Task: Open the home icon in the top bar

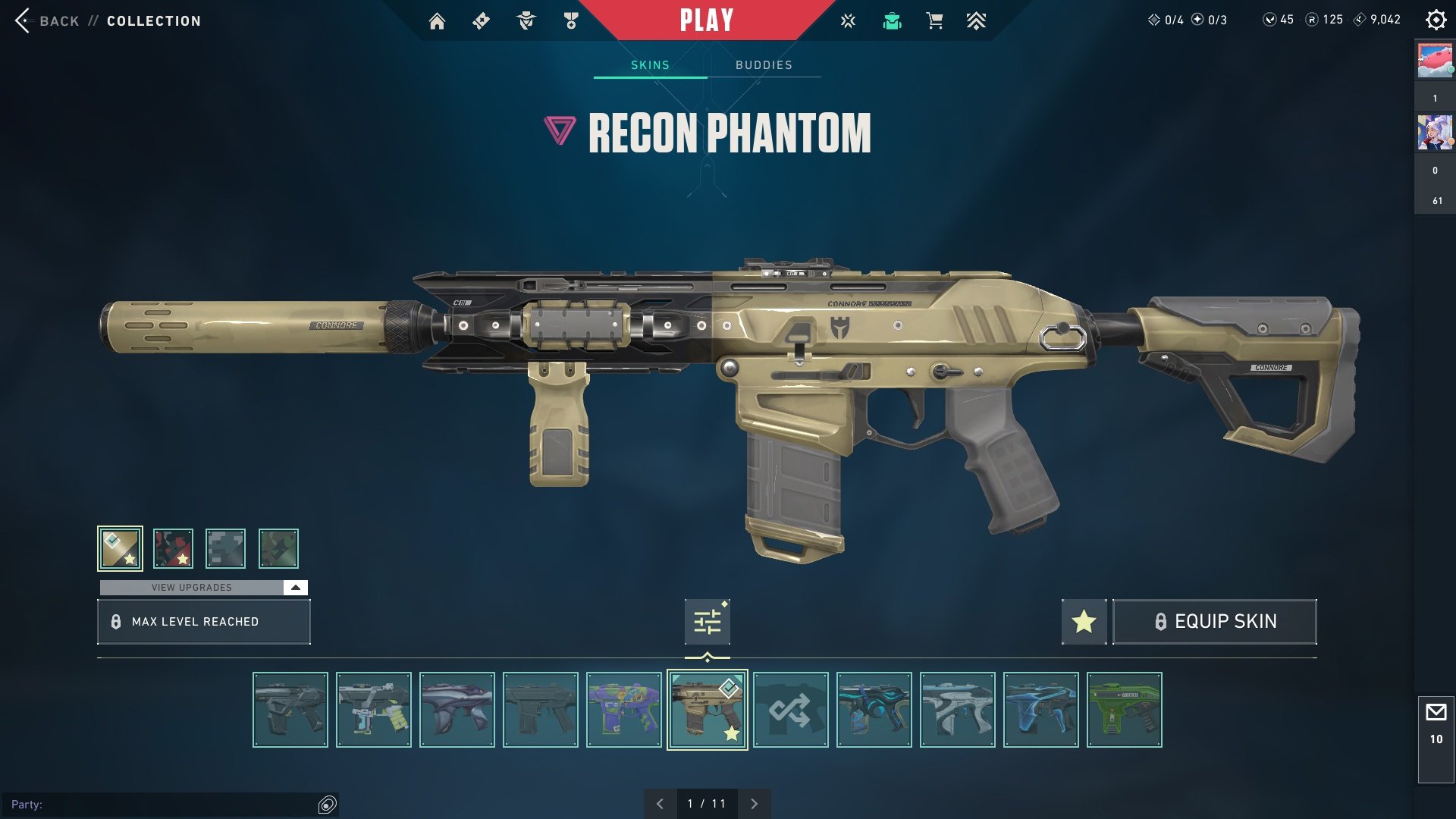Action: click(437, 21)
